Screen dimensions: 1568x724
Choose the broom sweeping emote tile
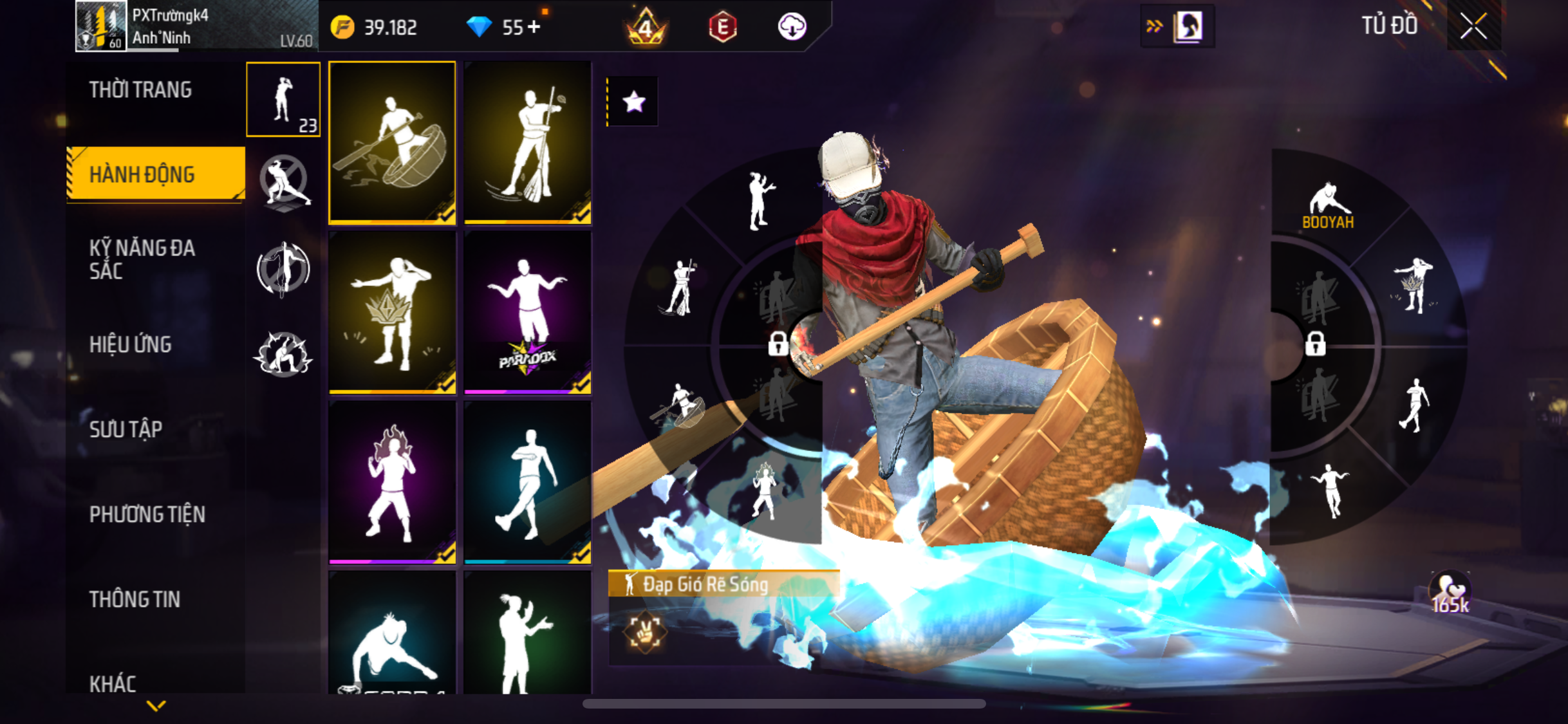pos(528,143)
